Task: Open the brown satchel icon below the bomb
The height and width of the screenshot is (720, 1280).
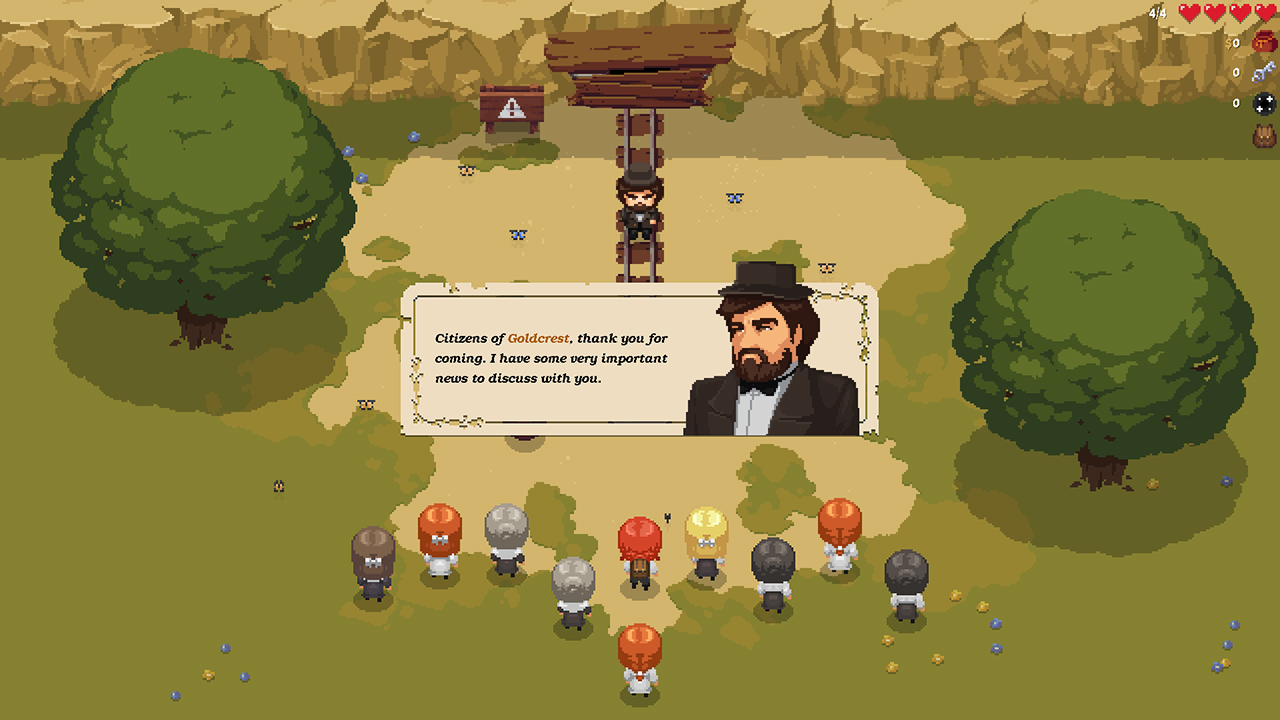Action: click(x=1263, y=133)
